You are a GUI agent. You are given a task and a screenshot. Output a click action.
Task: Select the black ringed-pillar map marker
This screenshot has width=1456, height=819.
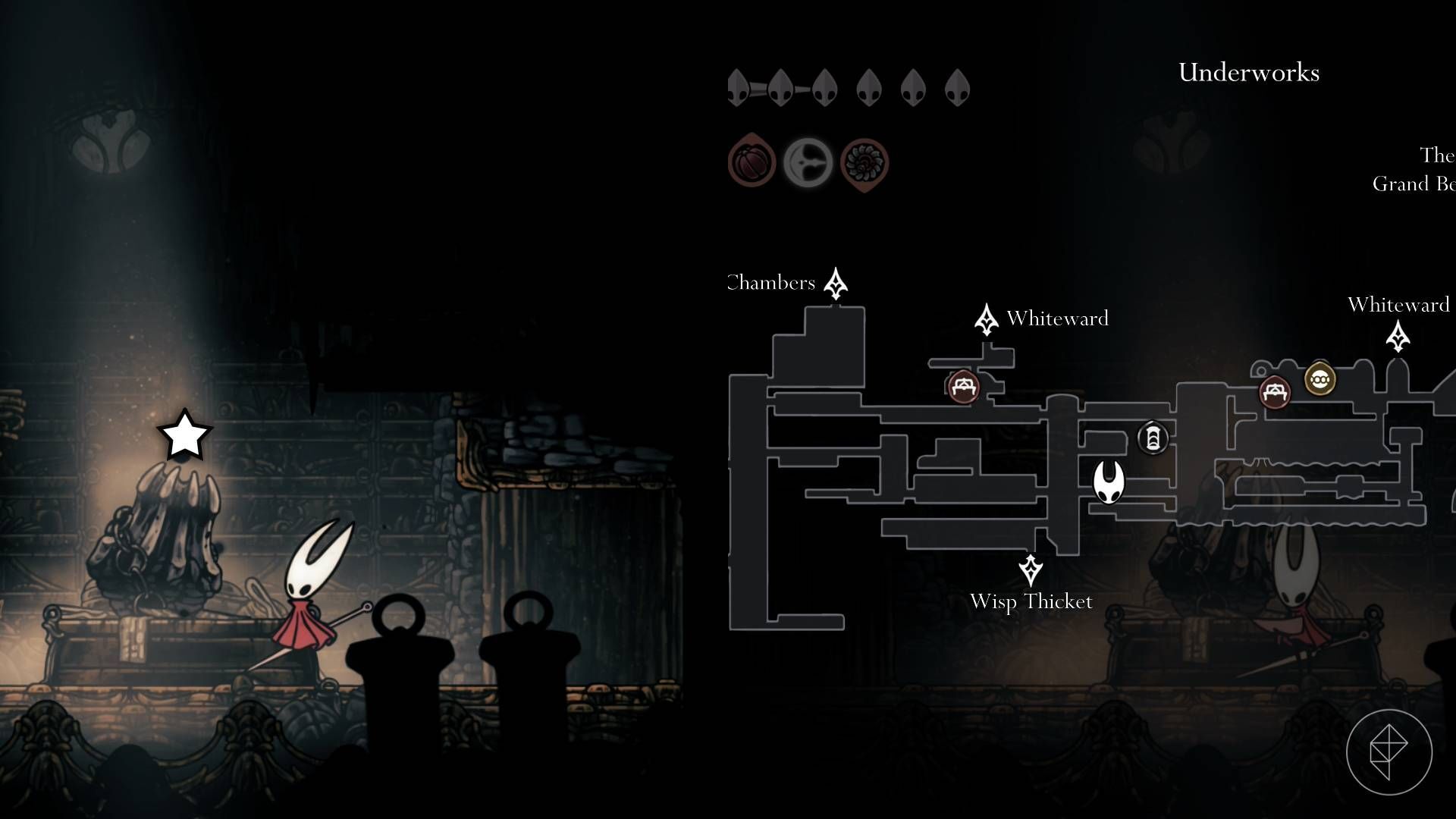(x=1153, y=438)
